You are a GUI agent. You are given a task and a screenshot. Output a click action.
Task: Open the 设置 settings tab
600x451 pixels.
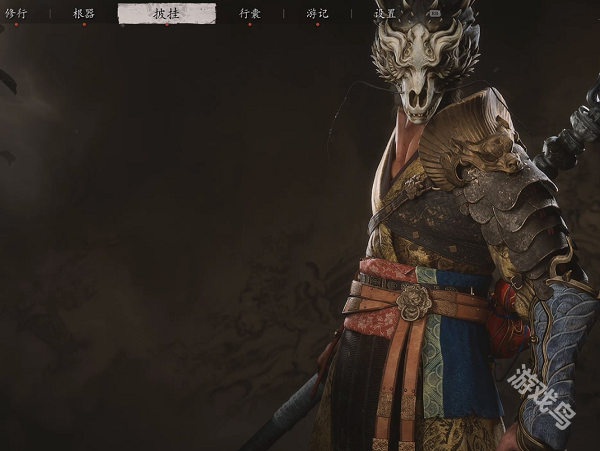pos(386,14)
